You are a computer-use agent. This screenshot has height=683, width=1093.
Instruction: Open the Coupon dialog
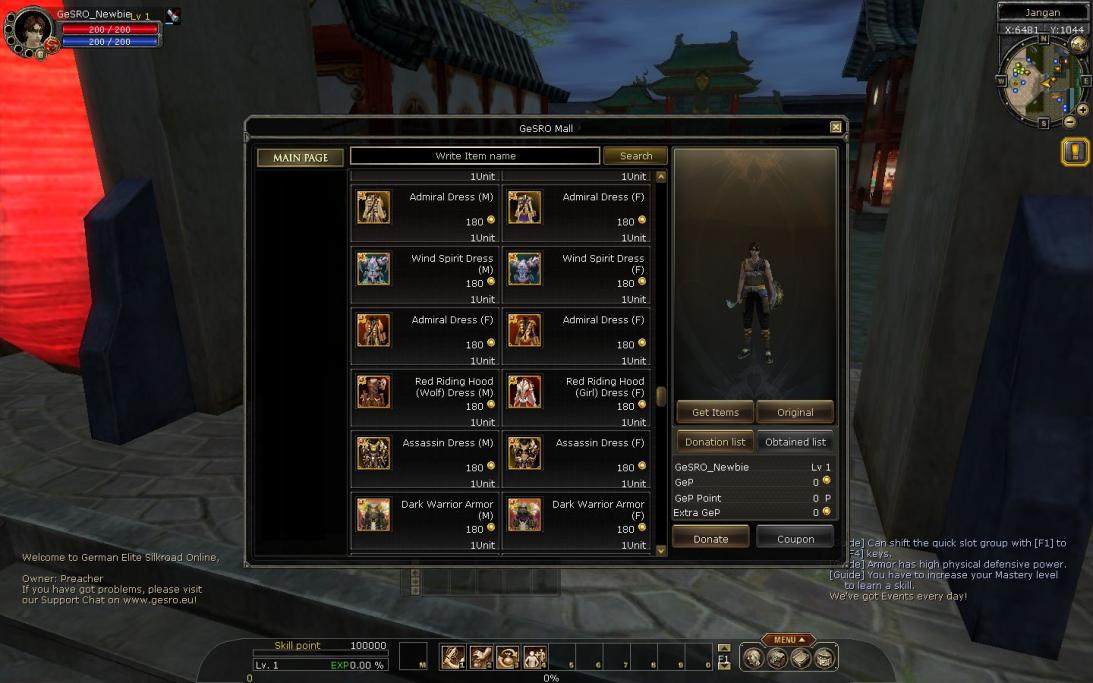pos(795,538)
